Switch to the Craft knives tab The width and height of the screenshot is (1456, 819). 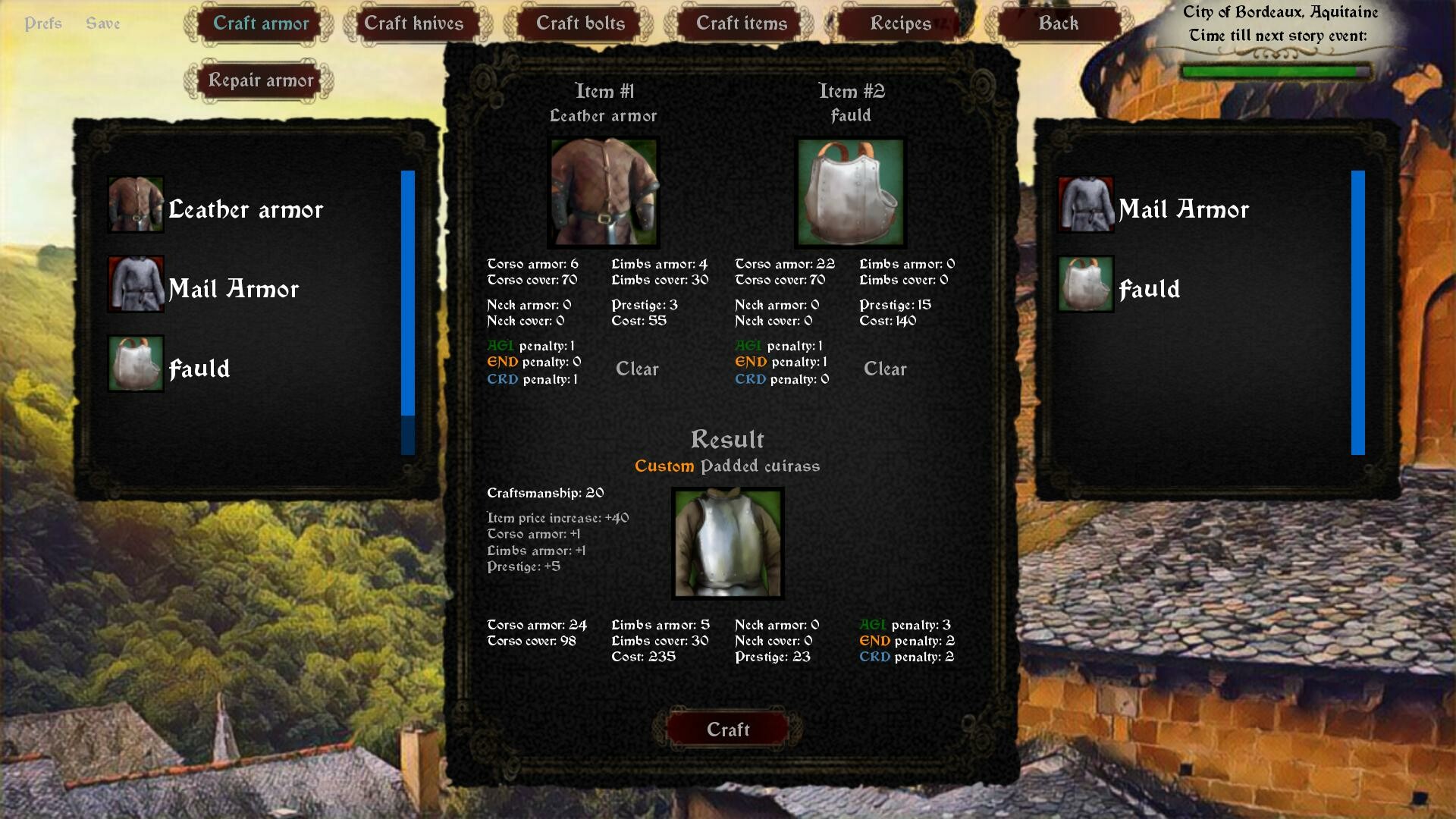(416, 23)
